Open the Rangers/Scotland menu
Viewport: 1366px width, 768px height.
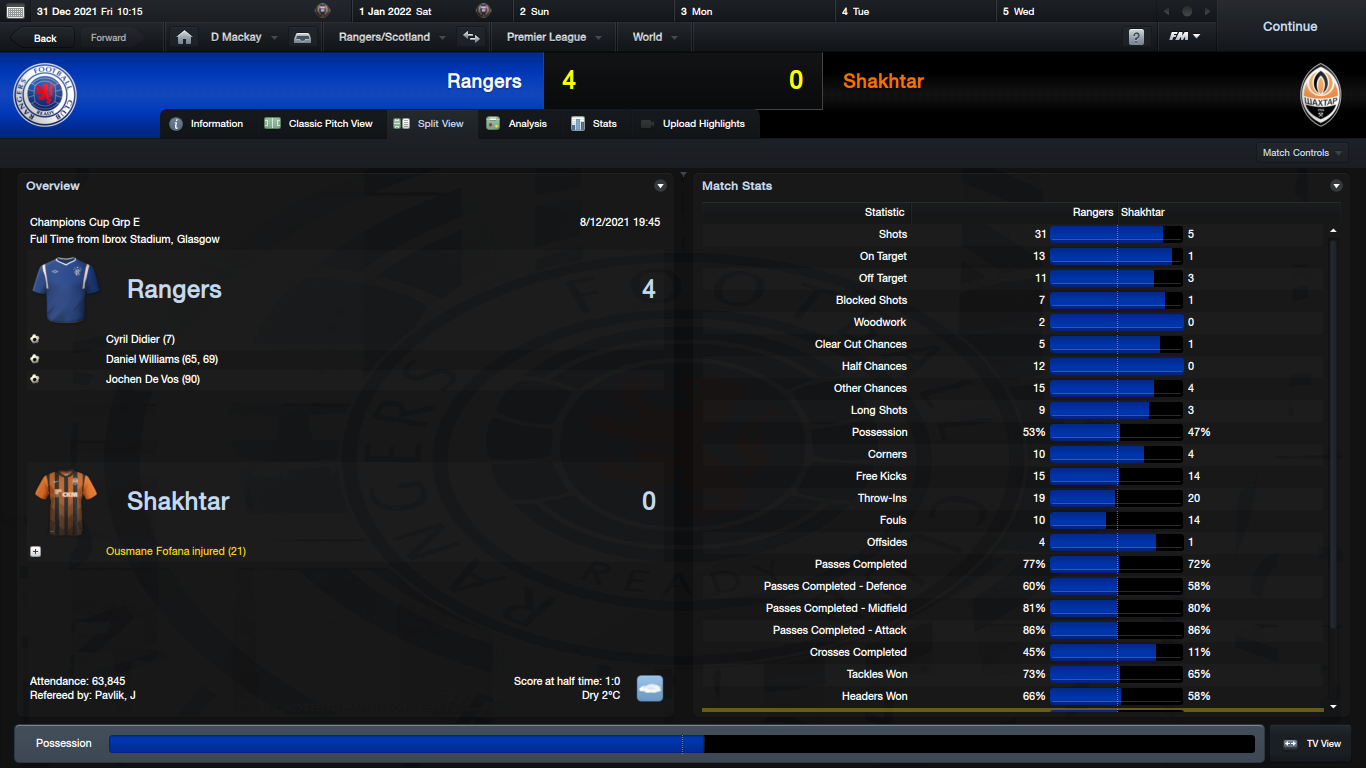point(390,37)
